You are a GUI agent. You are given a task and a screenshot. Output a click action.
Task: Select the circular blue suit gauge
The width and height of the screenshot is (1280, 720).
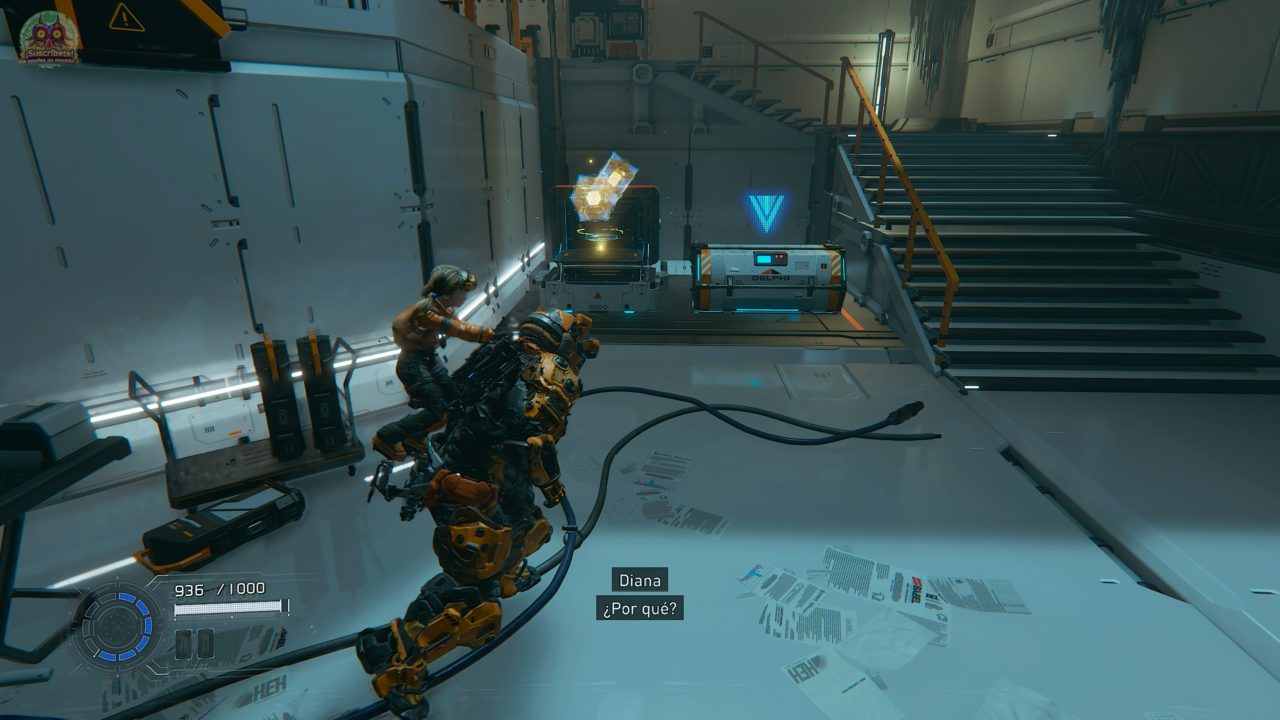click(x=117, y=627)
